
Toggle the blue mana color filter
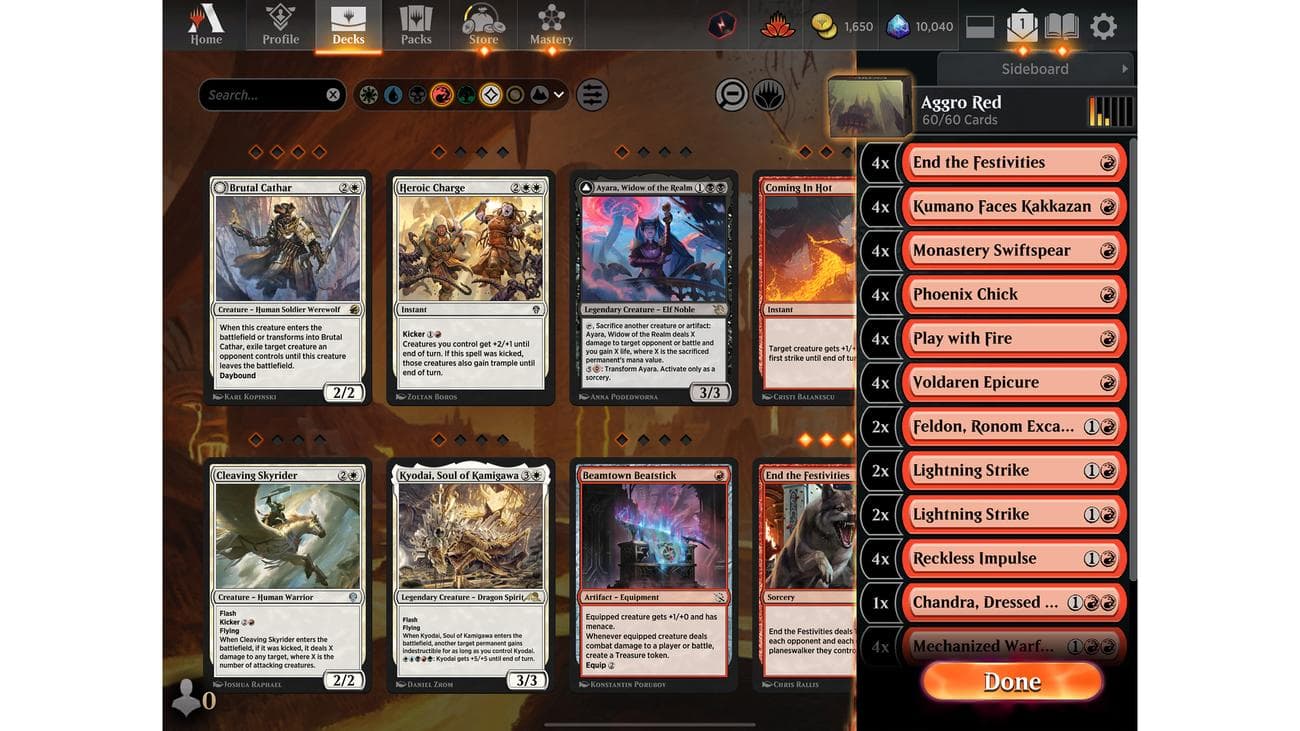pyautogui.click(x=393, y=95)
